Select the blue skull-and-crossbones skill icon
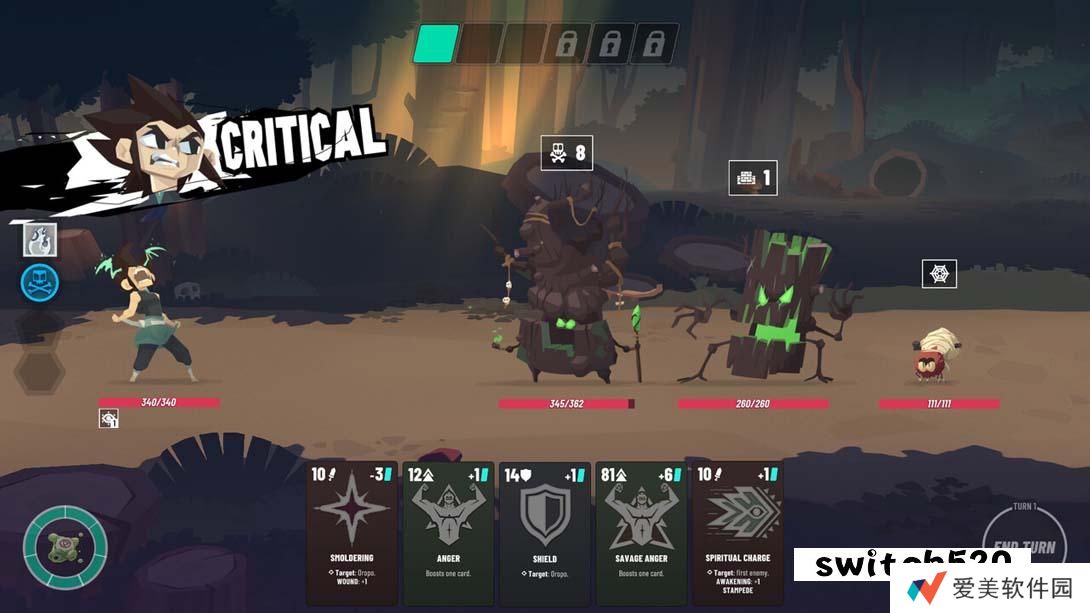 40,283
